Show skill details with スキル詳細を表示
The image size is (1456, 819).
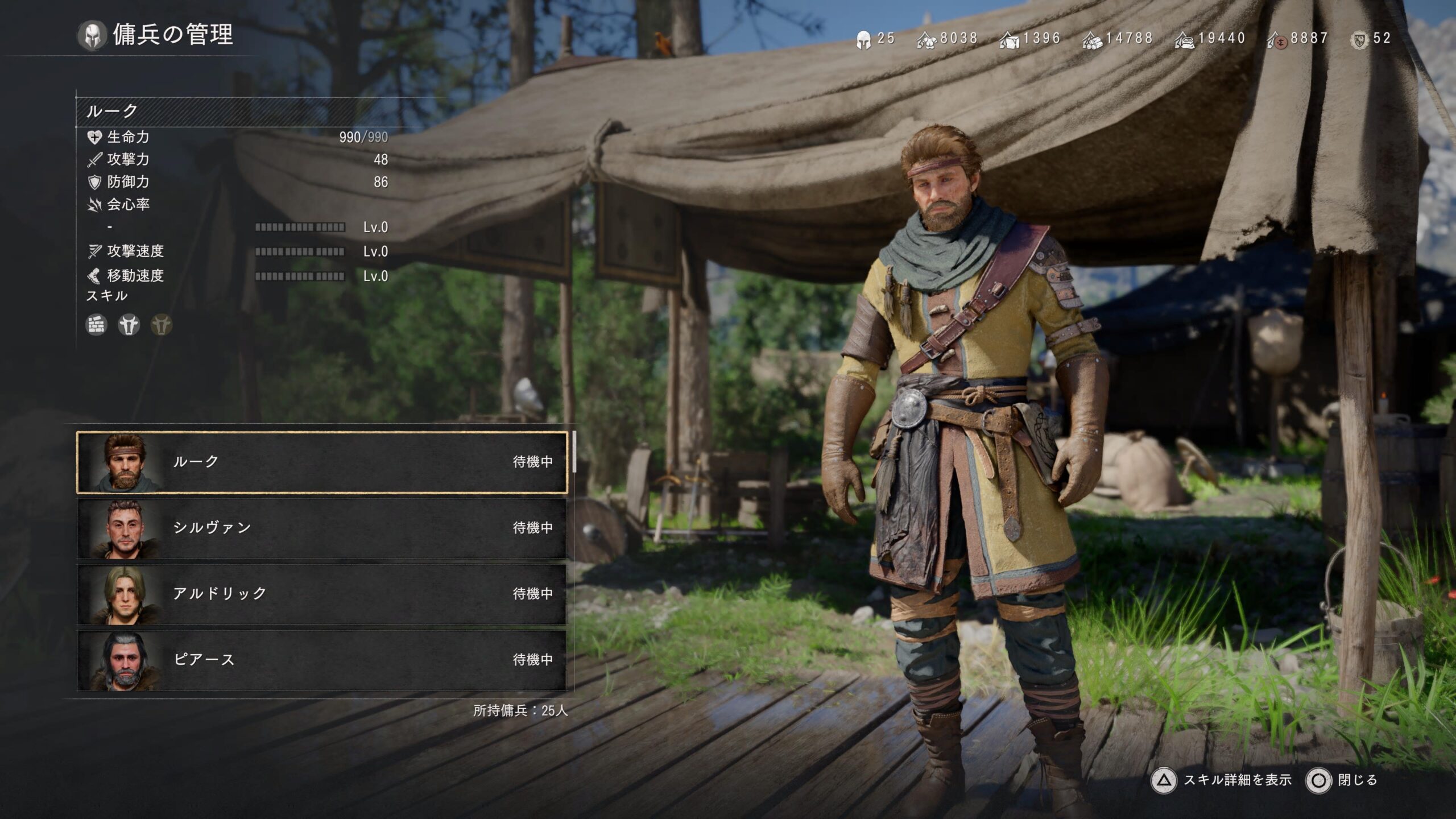click(x=1223, y=780)
